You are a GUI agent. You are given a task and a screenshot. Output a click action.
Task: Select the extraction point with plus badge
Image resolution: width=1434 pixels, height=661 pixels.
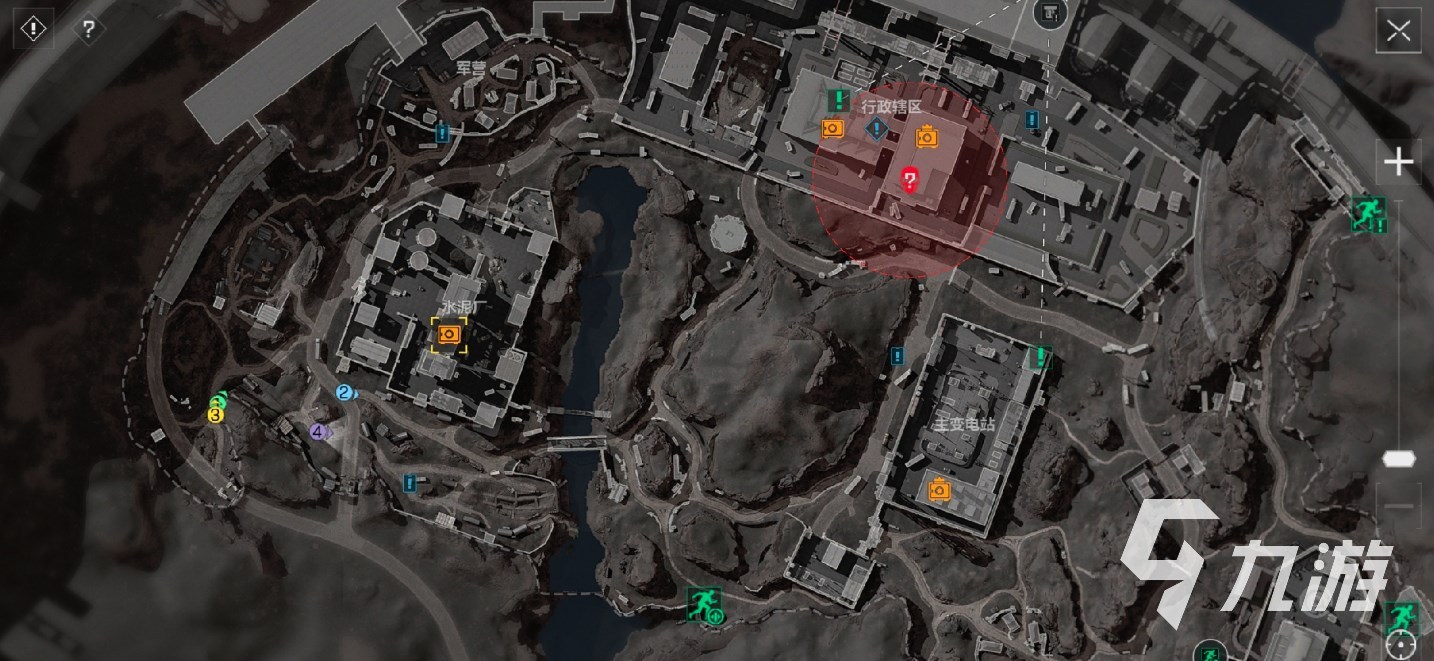pos(704,604)
